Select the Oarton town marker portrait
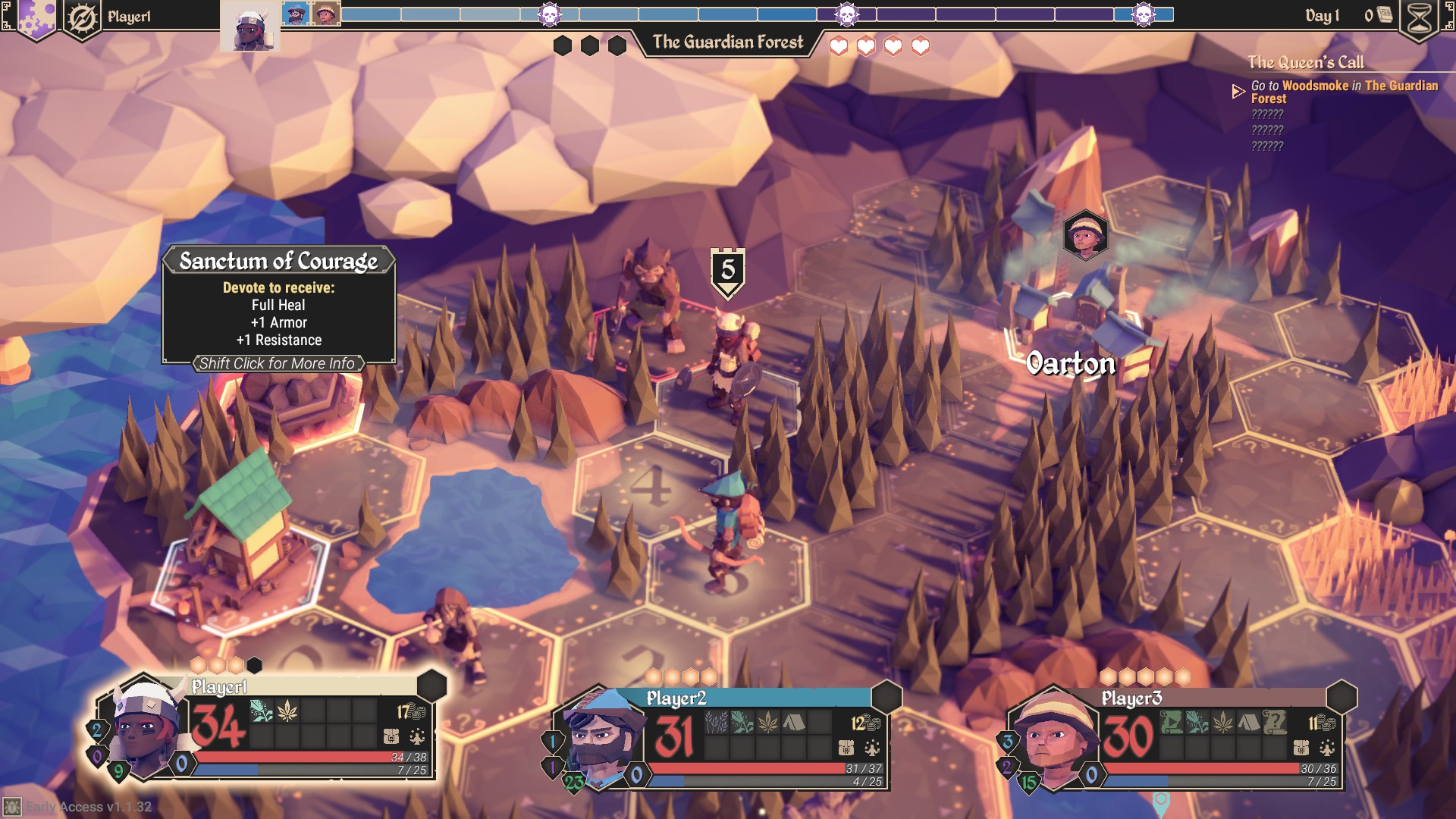 1085,234
